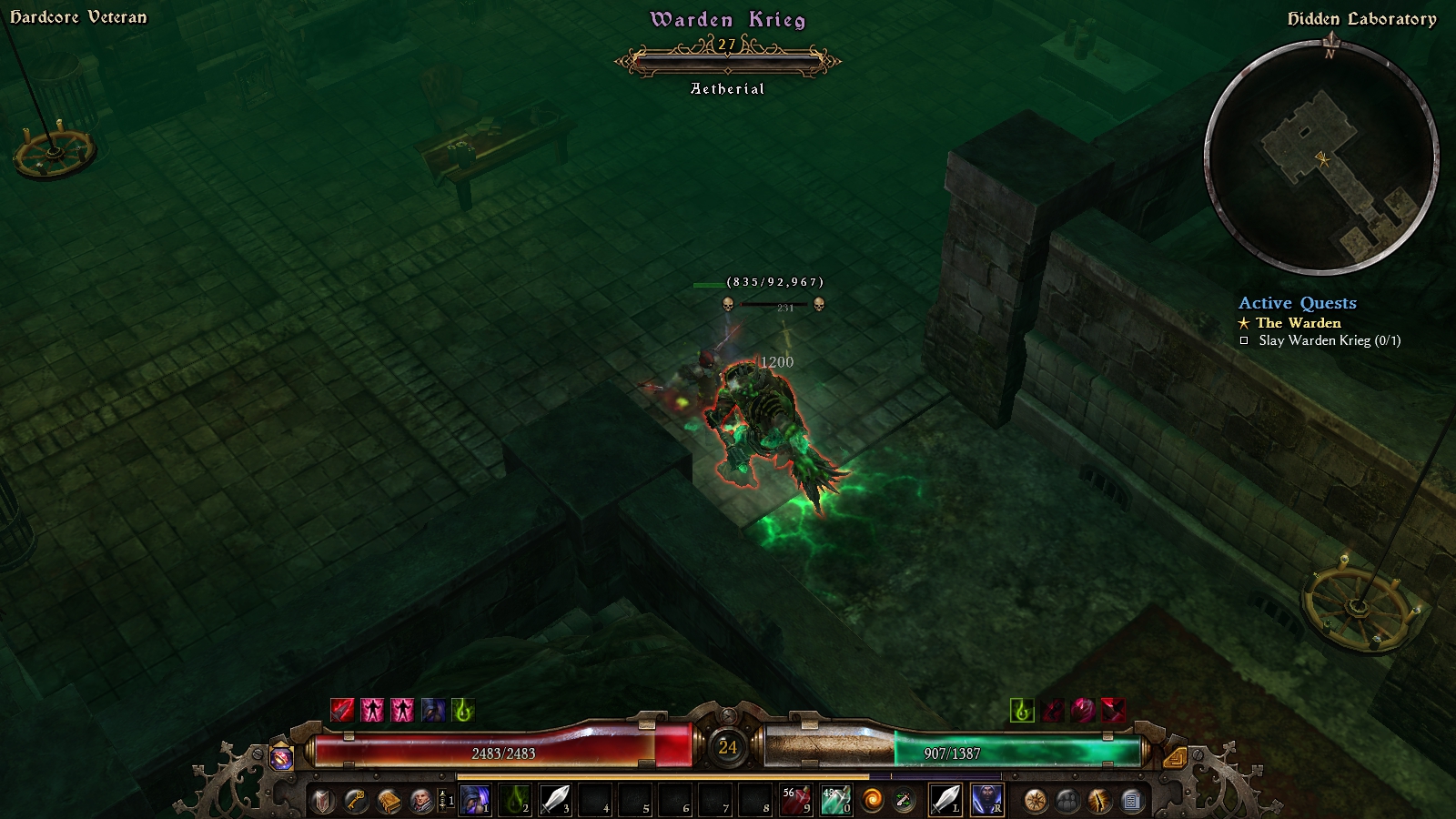Open the character sheet shield button
The image size is (1456, 819).
323,801
